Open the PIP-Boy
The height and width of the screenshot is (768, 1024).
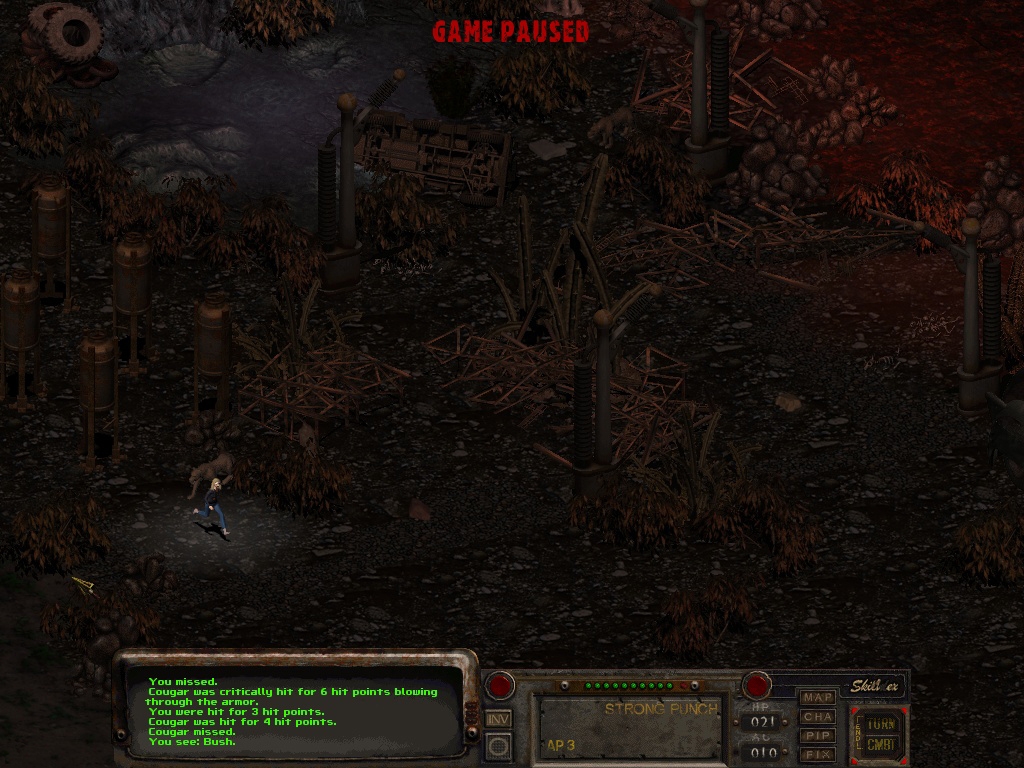[x=818, y=735]
